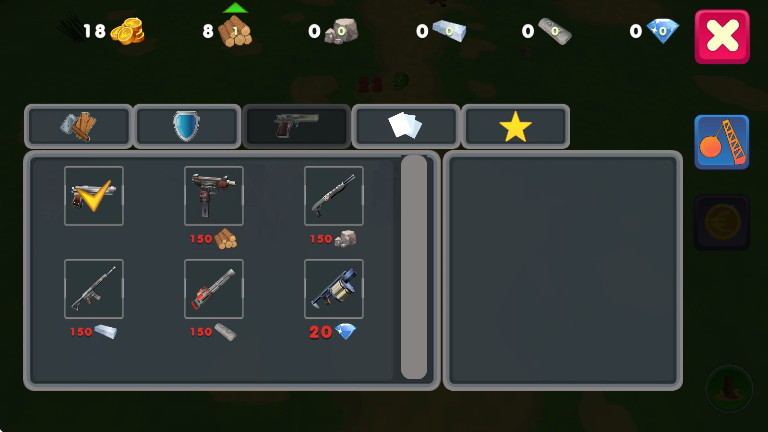
Task: Click the dimmed gold coin button
Action: (721, 221)
